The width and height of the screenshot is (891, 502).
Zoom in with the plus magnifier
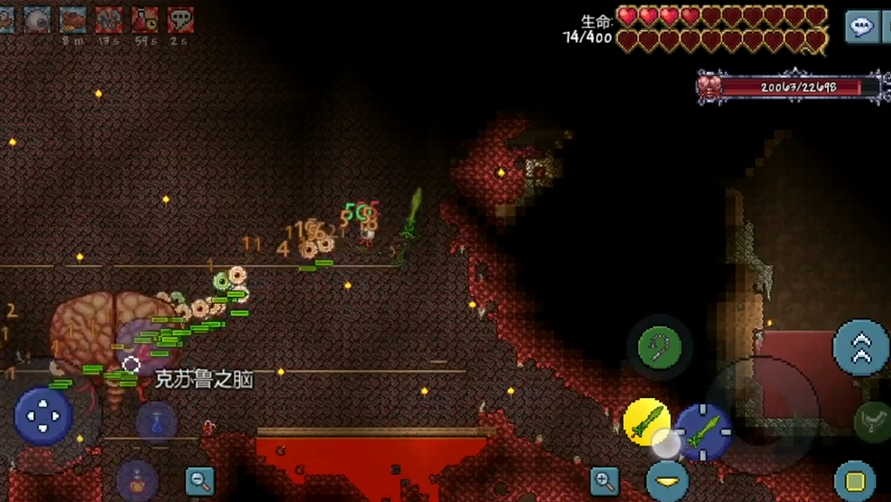pos(604,481)
